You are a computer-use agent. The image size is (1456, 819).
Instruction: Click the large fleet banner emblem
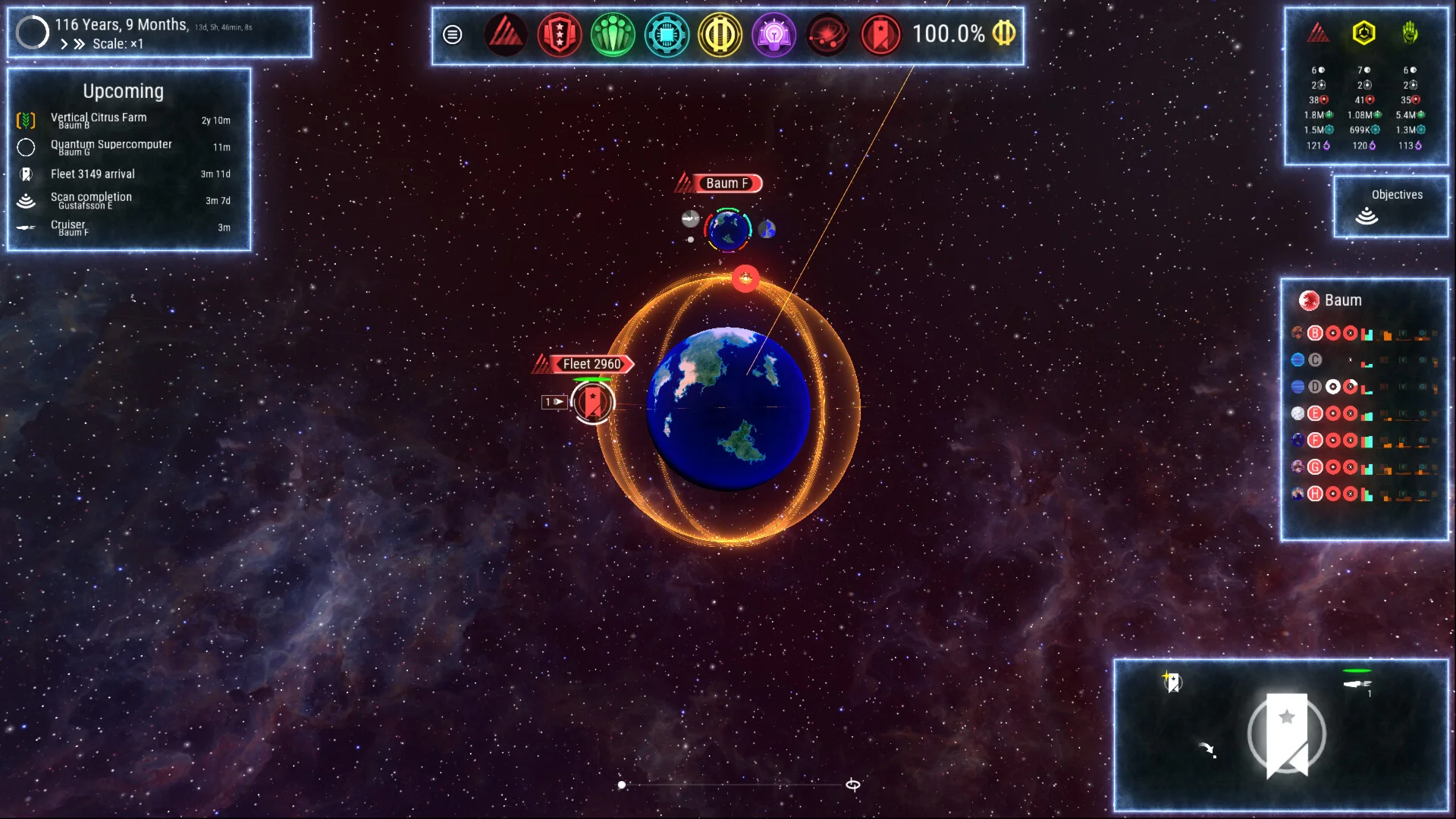point(1287,734)
